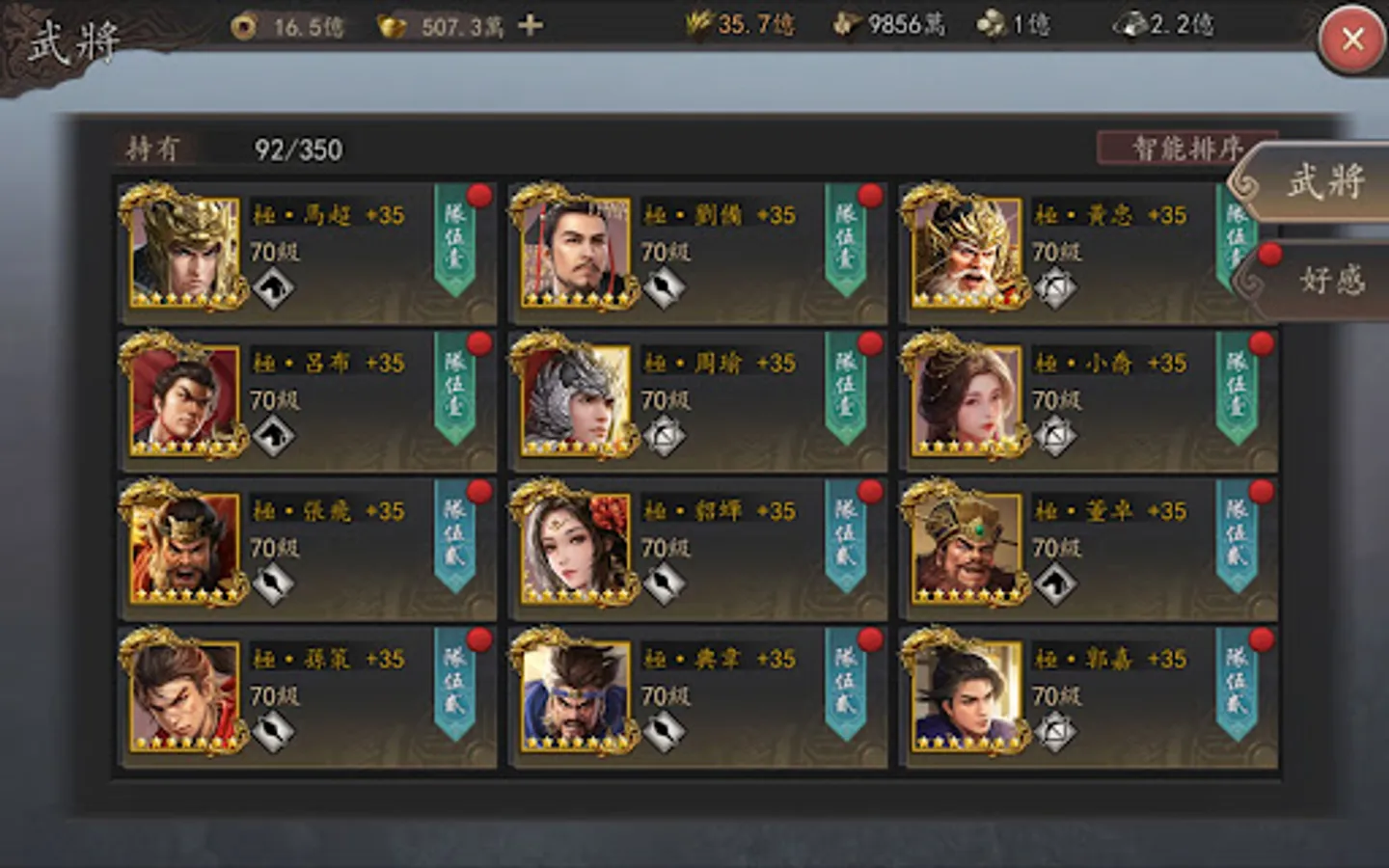Click the copper coin currency icon at top left
Screen dimensions: 1389x868
[242, 27]
